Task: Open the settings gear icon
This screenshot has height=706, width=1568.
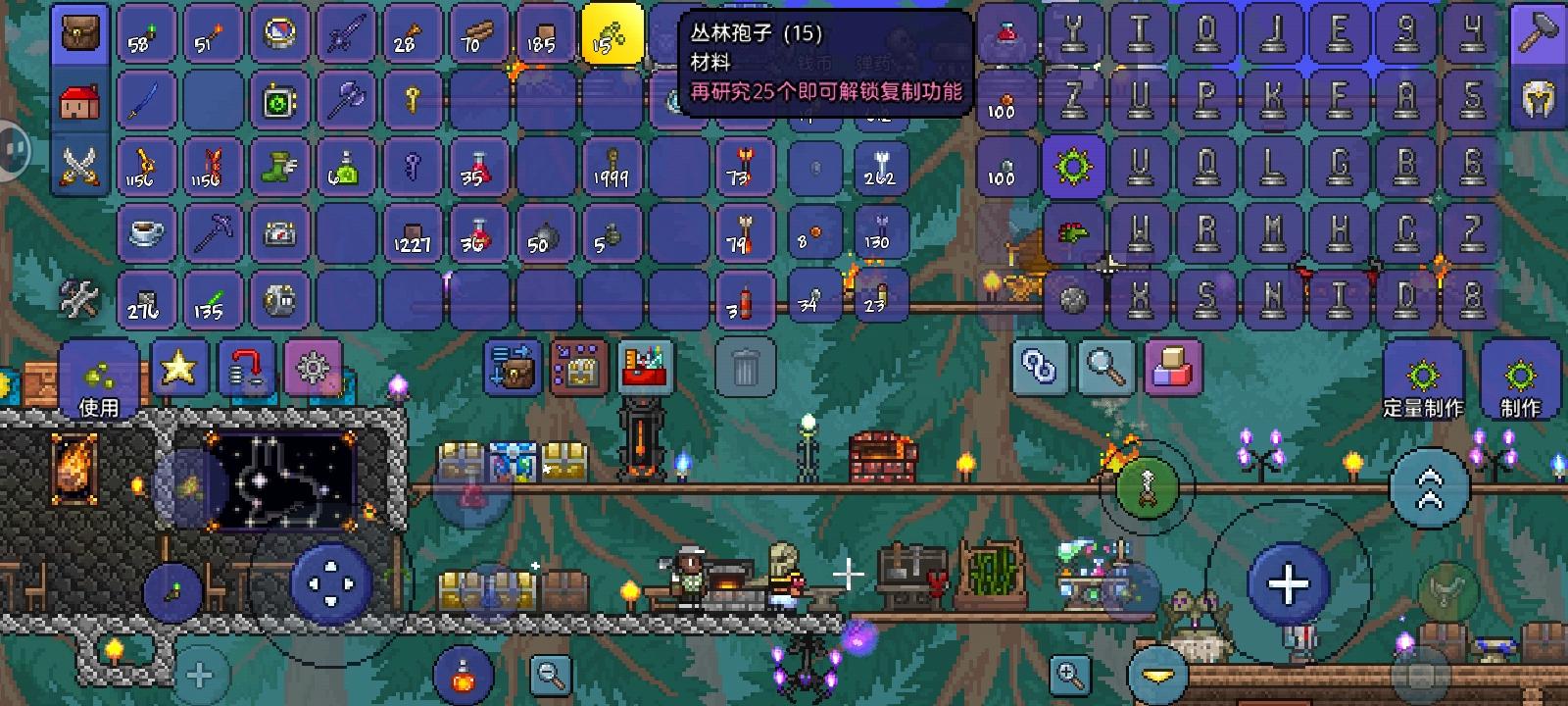Action: (314, 370)
